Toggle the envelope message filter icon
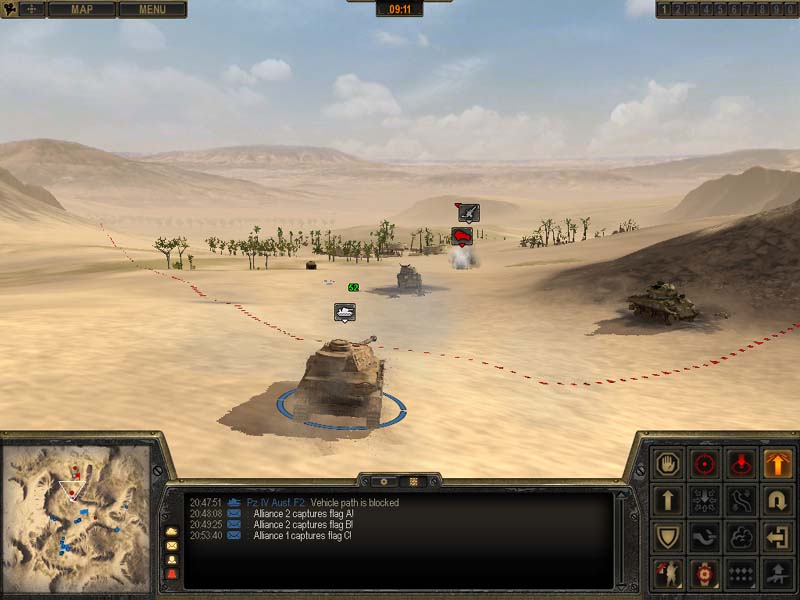 pyautogui.click(x=171, y=545)
